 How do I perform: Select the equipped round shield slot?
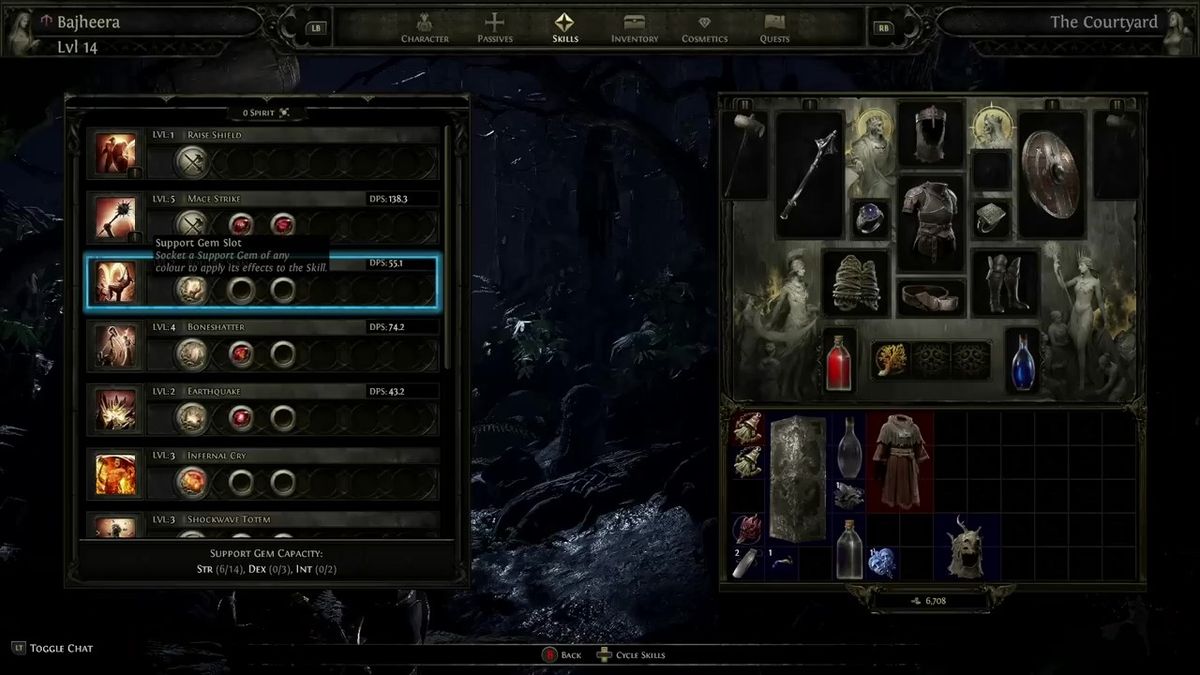1052,173
